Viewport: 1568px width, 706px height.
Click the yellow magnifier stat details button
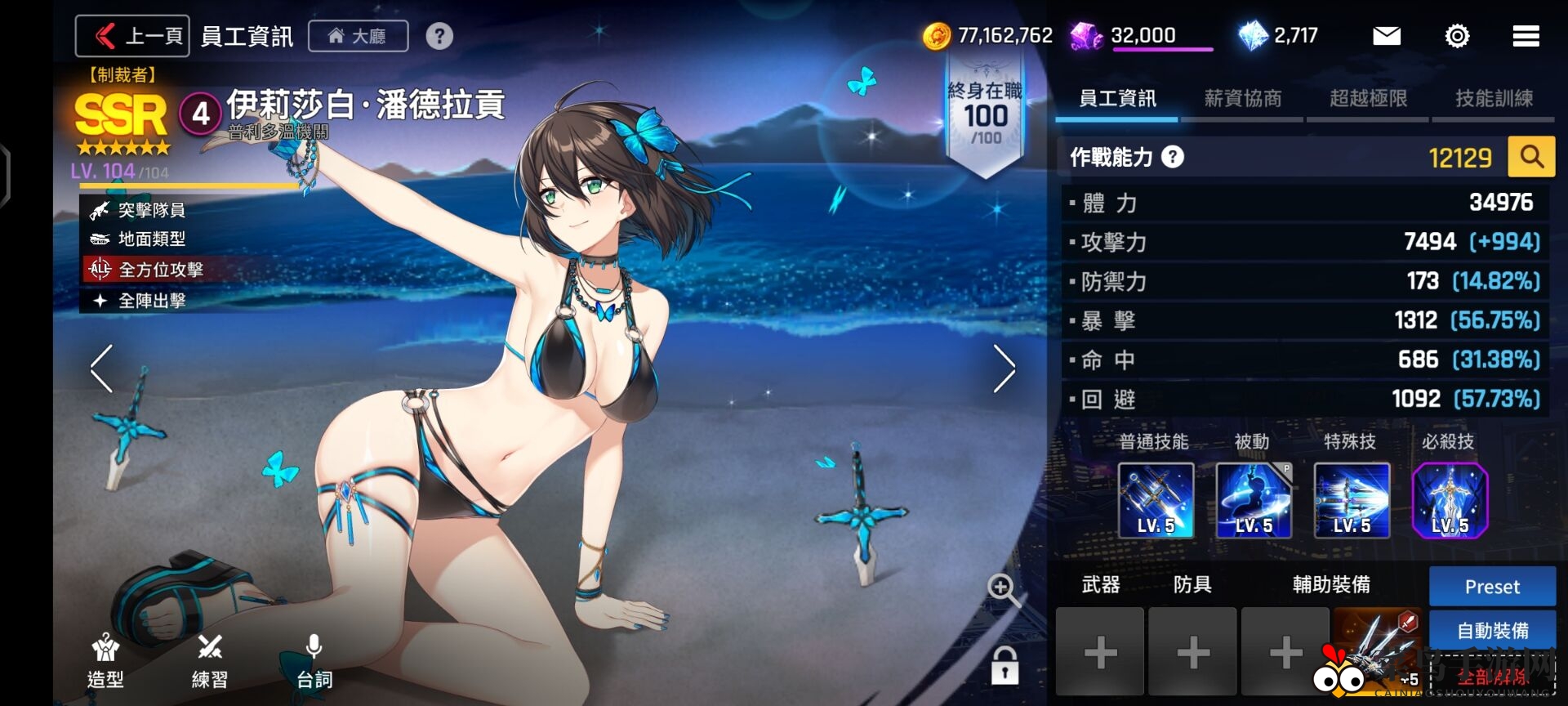(1531, 156)
